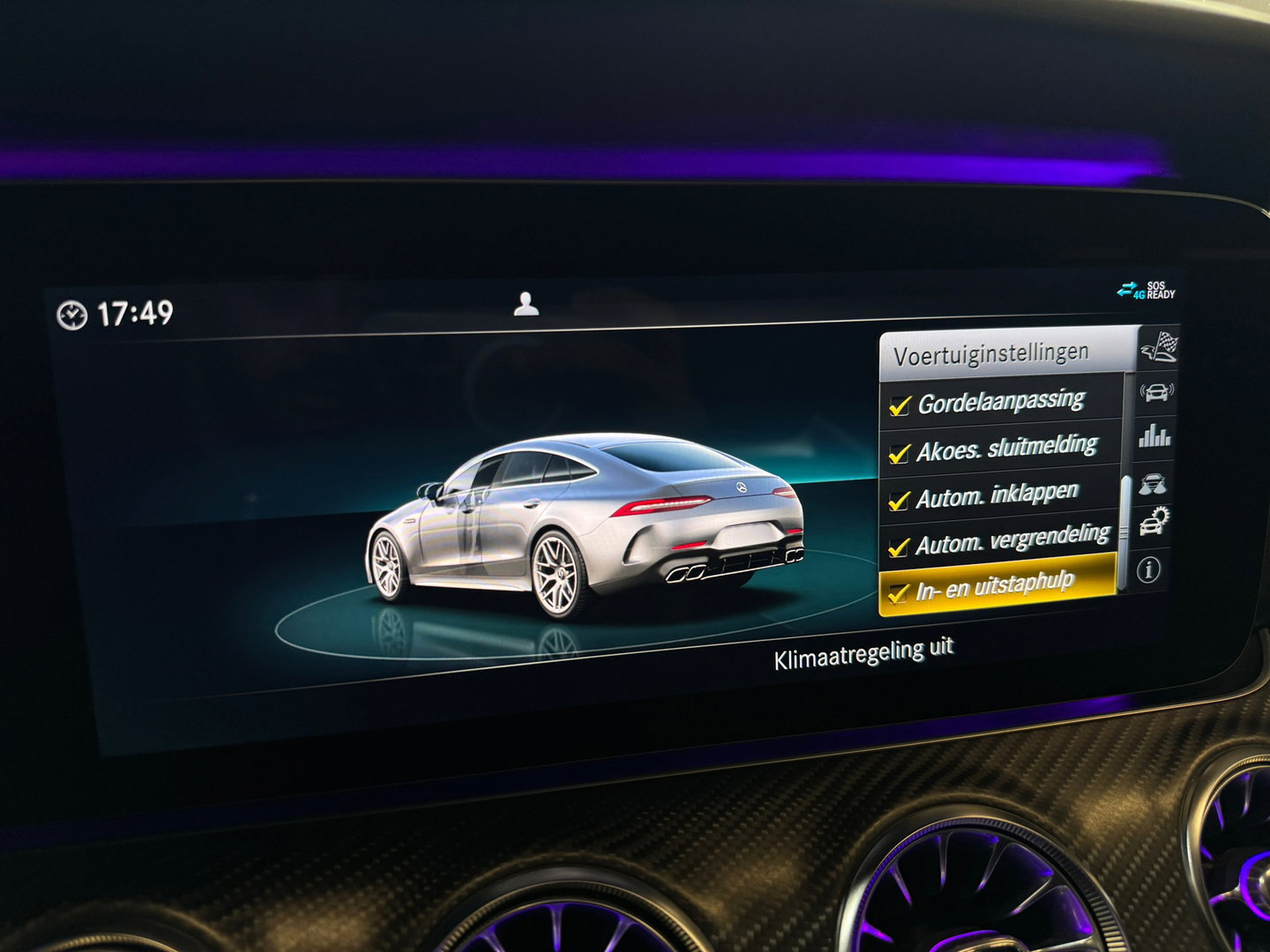Tap the clock icon next to 17:49
The image size is (1270, 952).
pos(73,313)
